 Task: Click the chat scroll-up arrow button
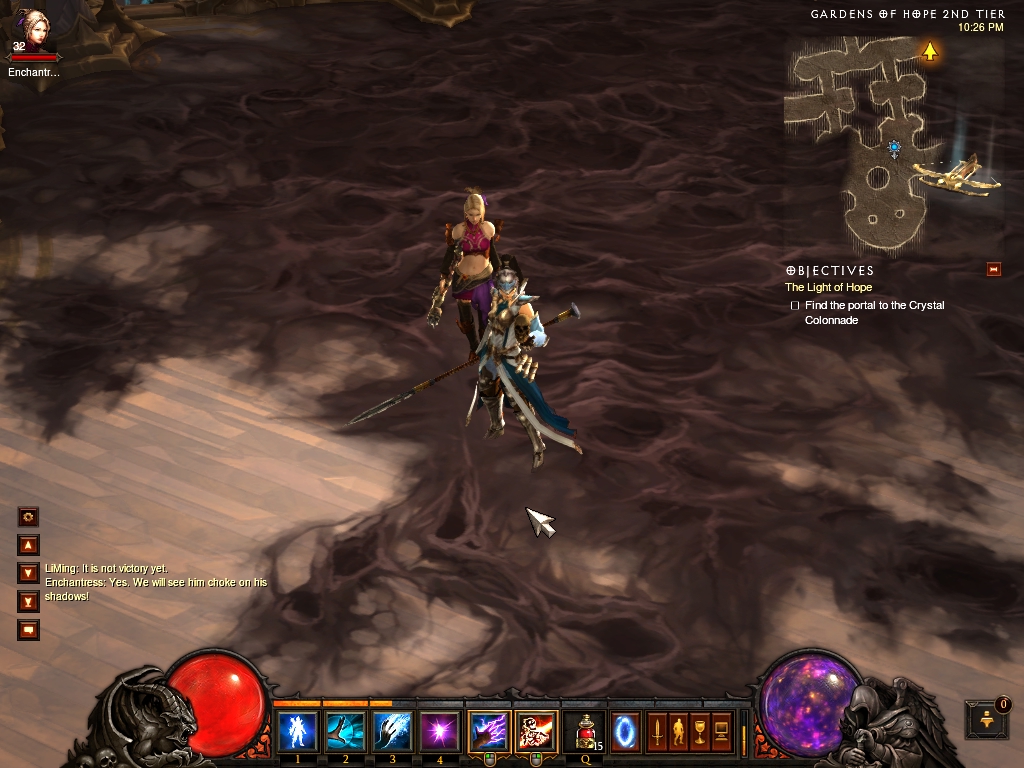(29, 545)
